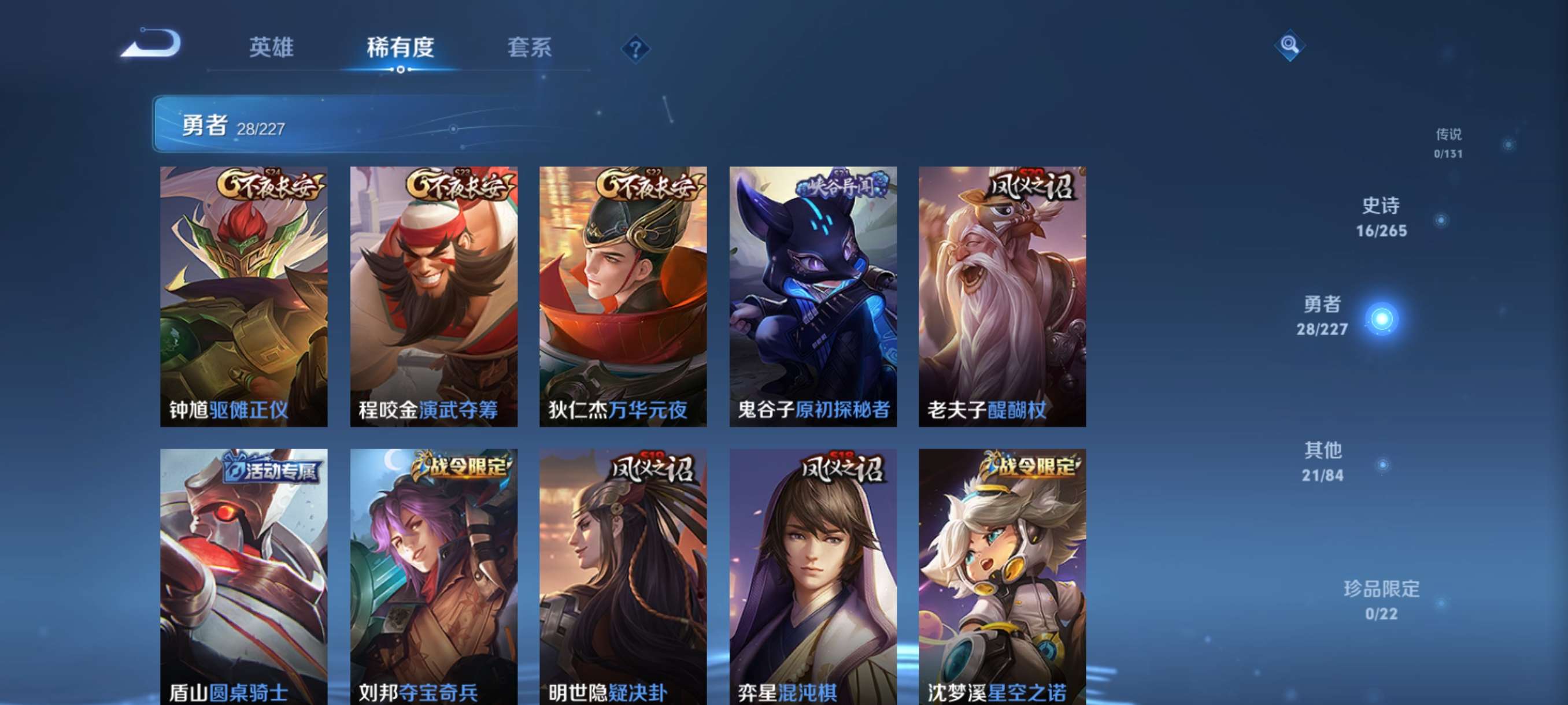Select the 稀有度 tab indicator dot

click(x=401, y=69)
